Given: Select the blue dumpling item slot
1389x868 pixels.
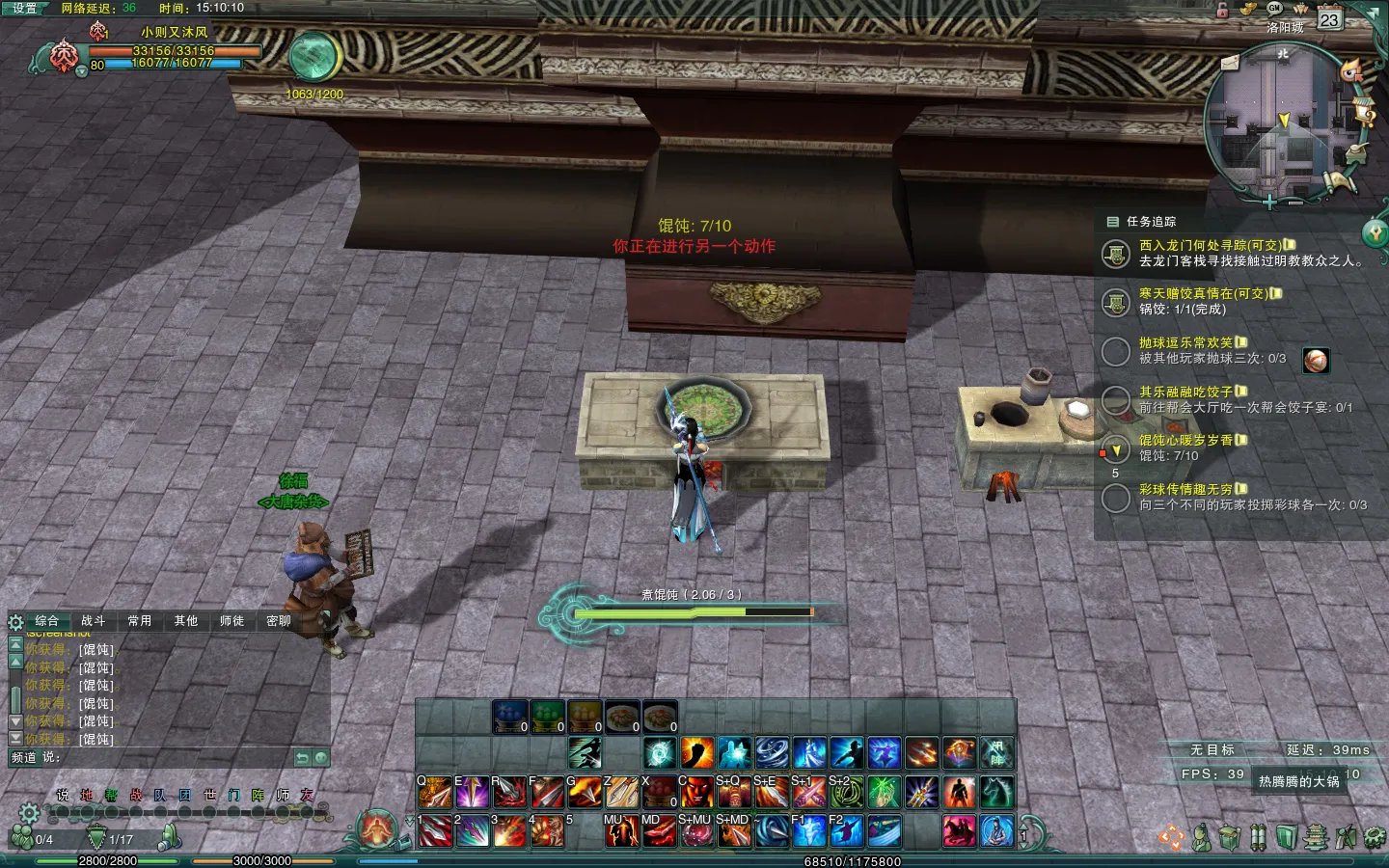Looking at the screenshot, I should pyautogui.click(x=510, y=717).
